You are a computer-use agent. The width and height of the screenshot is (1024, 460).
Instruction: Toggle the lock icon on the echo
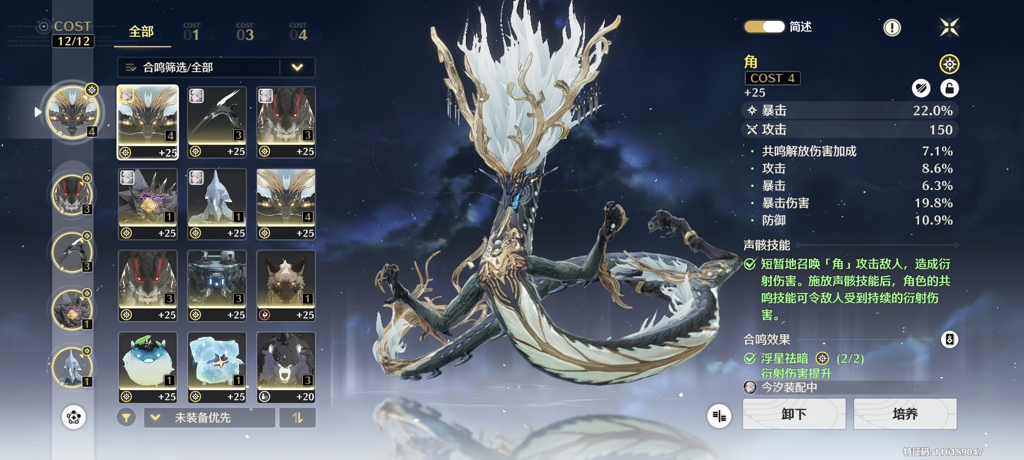point(949,88)
